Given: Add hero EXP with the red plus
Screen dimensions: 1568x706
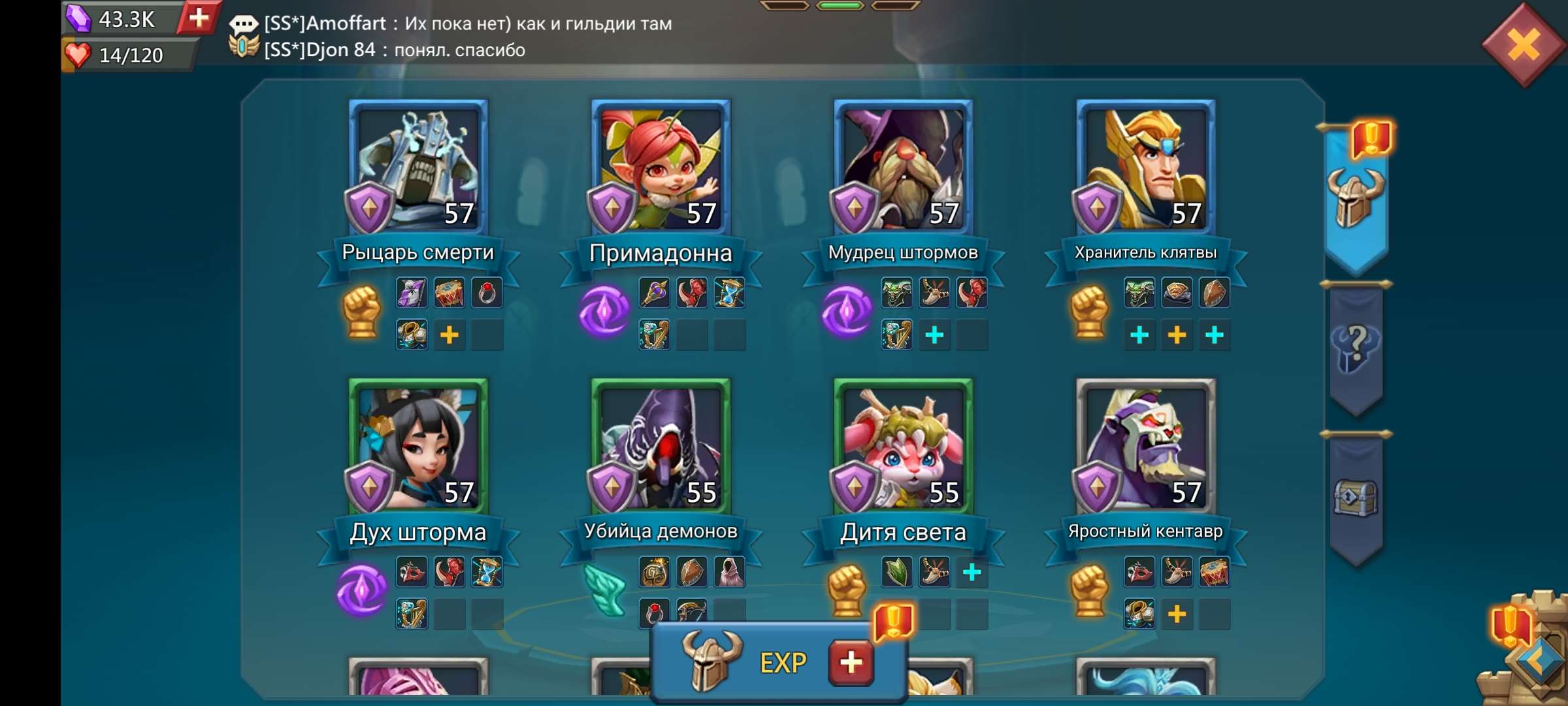Looking at the screenshot, I should (x=851, y=663).
